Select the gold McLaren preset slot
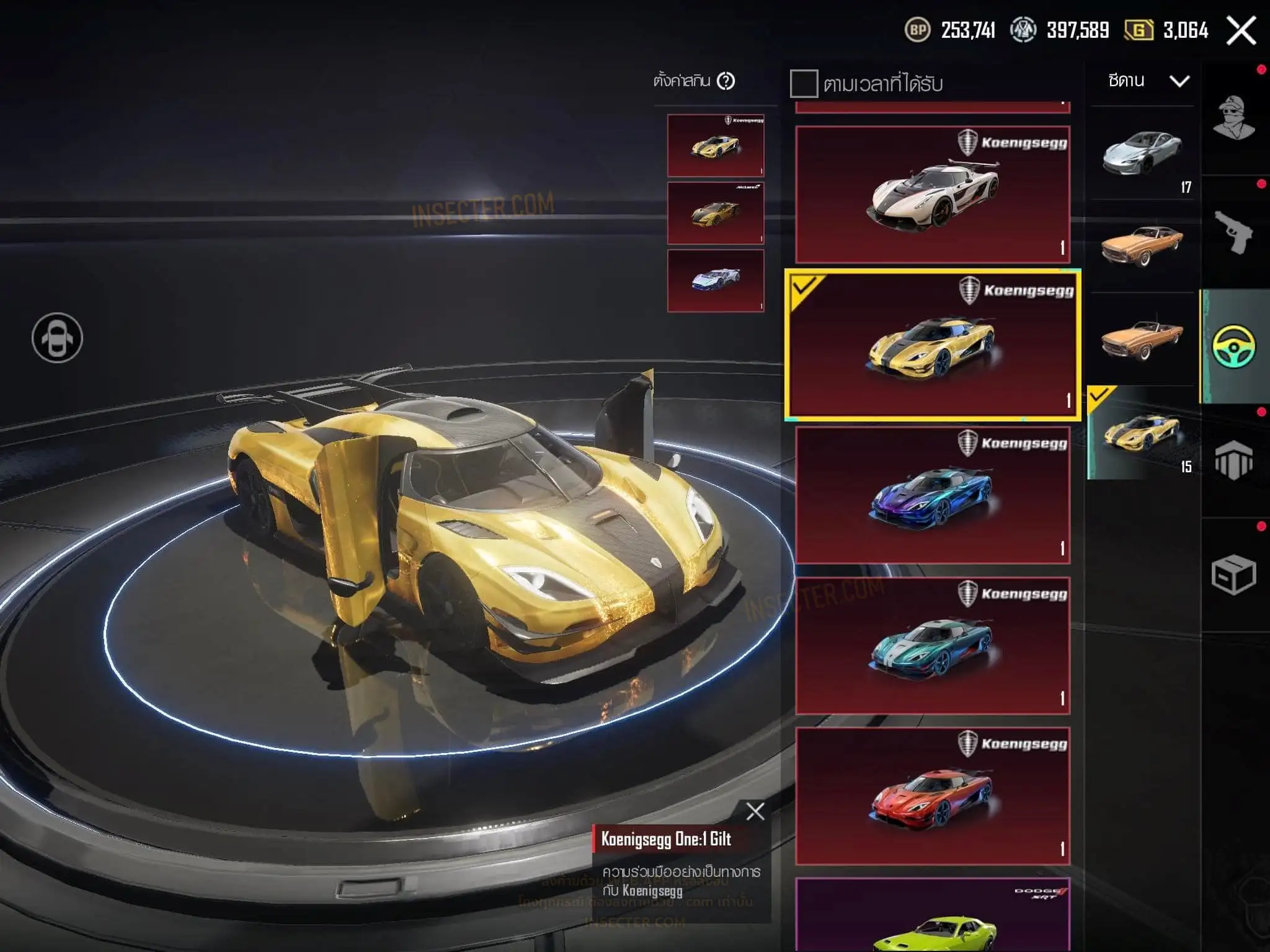 coord(715,213)
